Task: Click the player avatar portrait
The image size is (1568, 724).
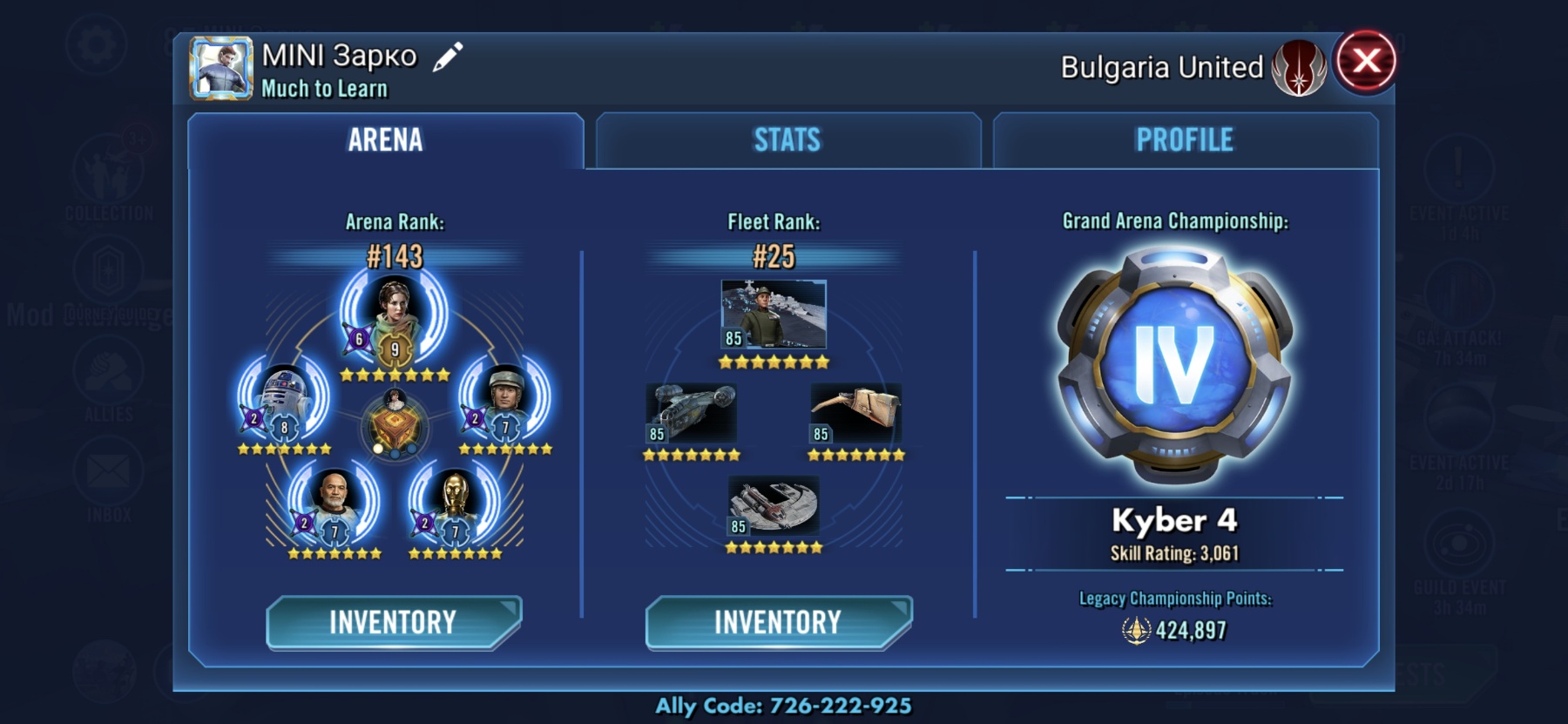Action: tap(221, 68)
